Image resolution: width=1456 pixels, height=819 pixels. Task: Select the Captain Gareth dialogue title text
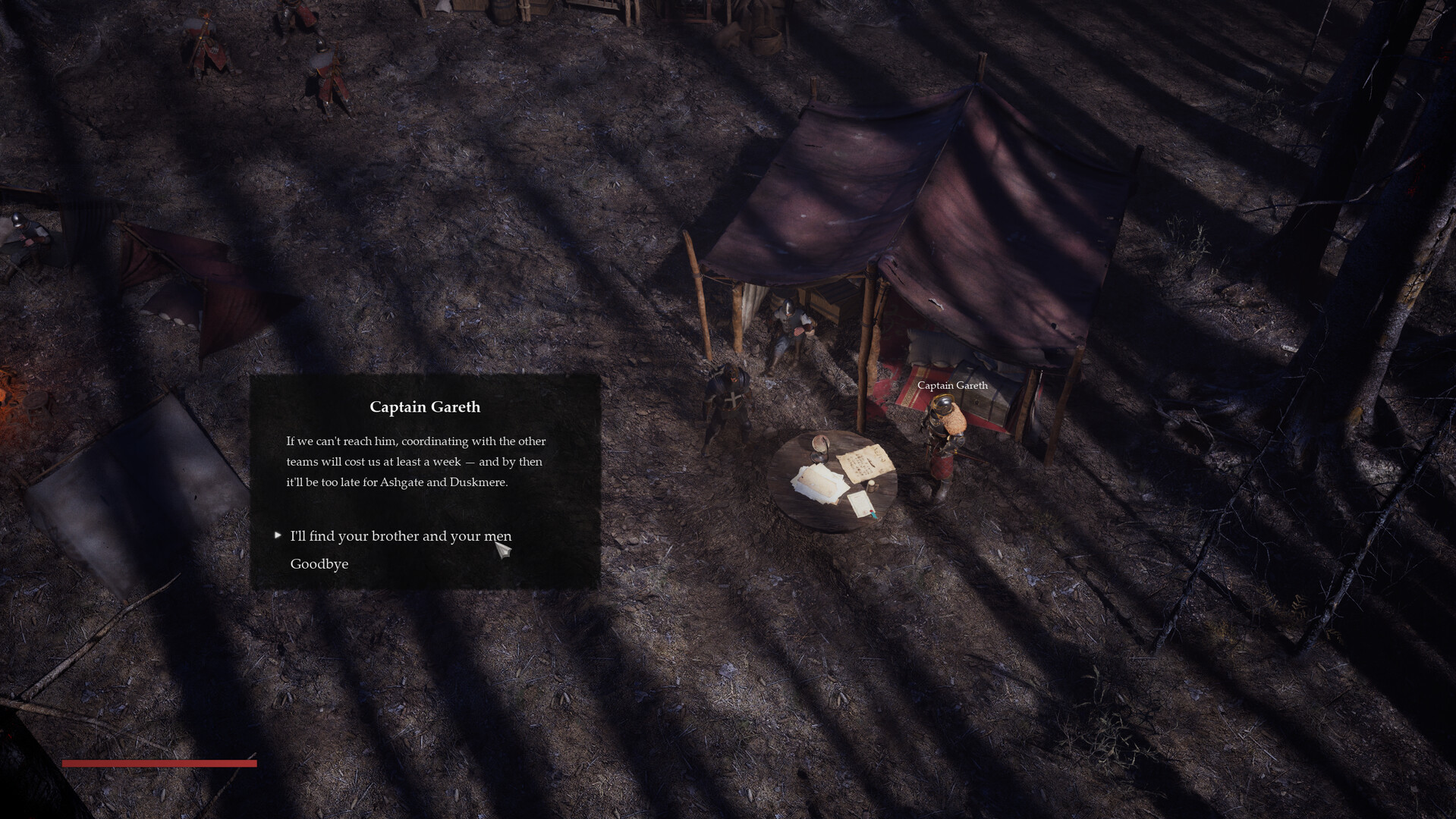(x=424, y=407)
